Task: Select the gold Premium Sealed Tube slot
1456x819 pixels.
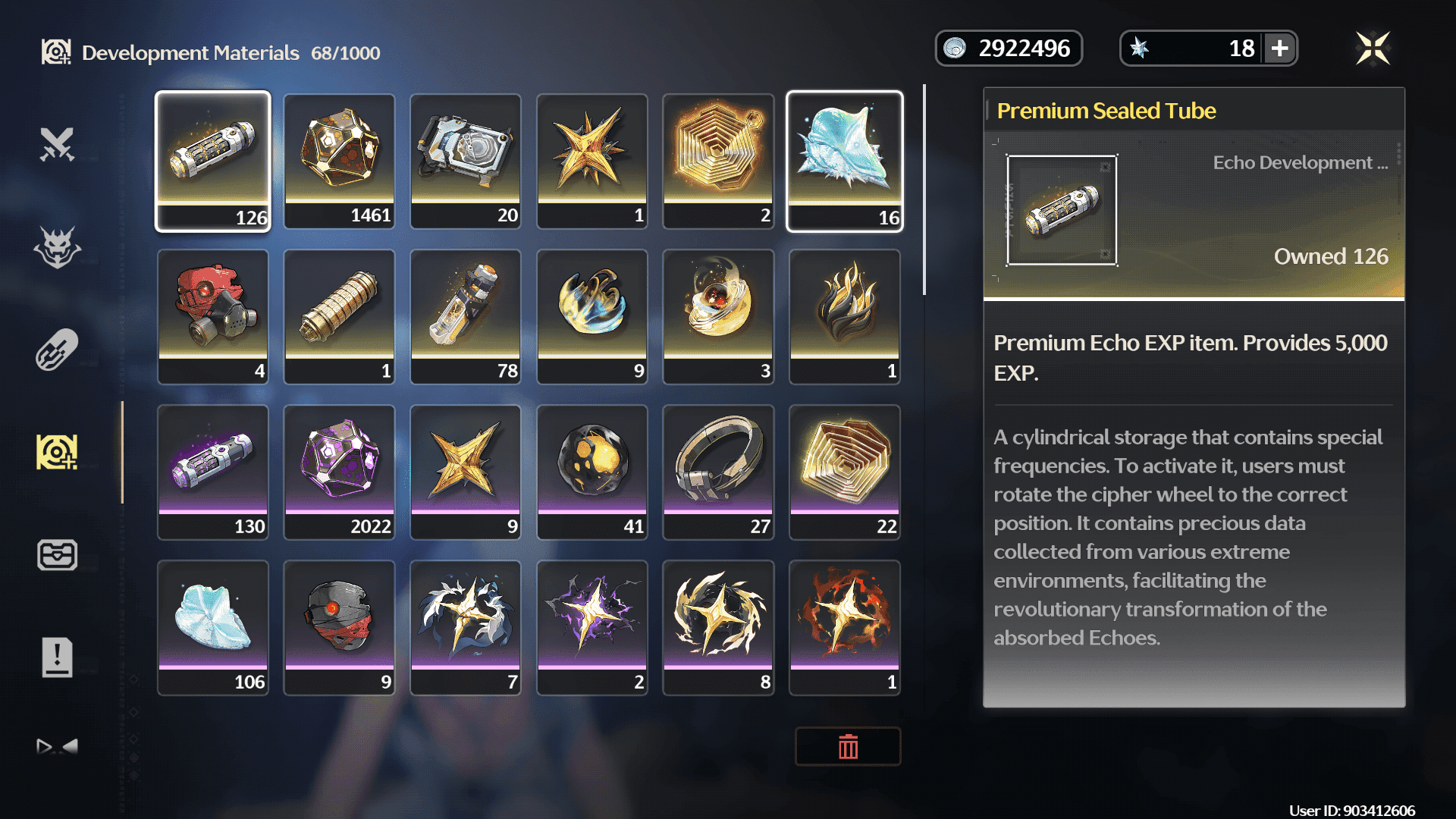Action: point(213,161)
